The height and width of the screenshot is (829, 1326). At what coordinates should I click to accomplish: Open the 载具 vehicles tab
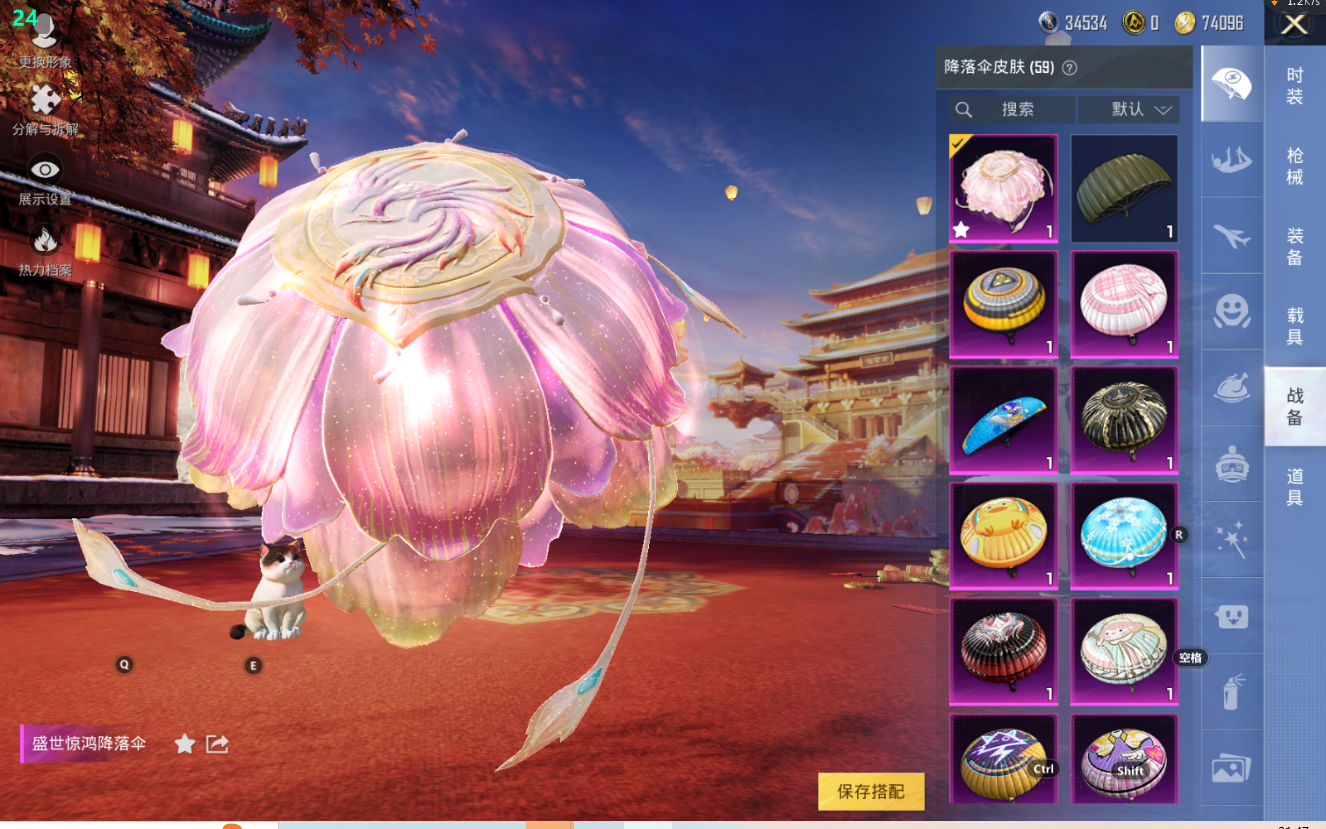click(x=1295, y=326)
